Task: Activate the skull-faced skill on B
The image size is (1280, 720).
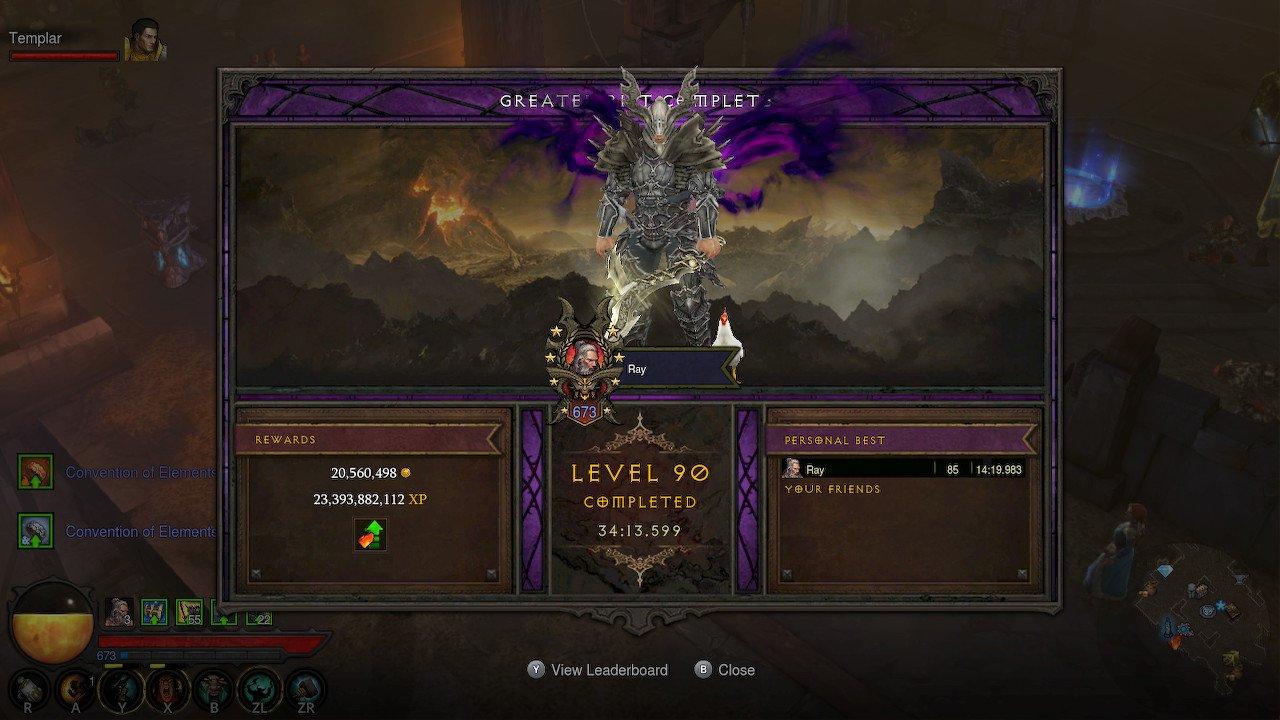Action: pos(212,688)
